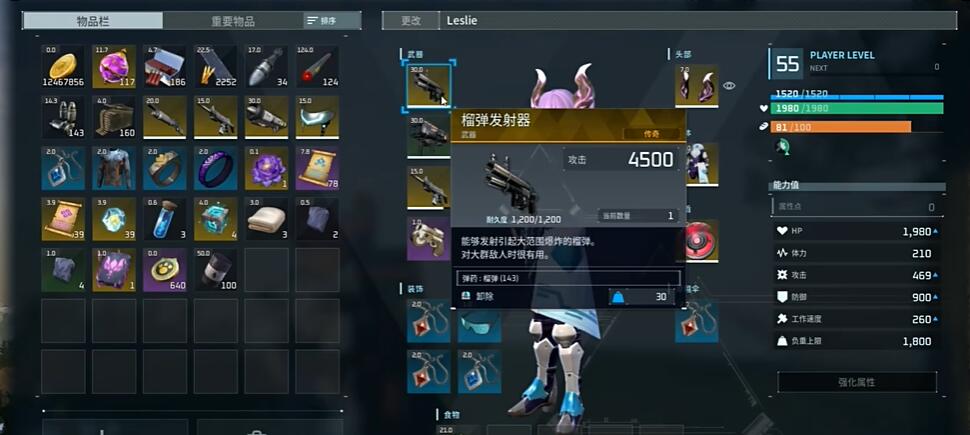Select the paw-print gold medal item

tap(164, 270)
